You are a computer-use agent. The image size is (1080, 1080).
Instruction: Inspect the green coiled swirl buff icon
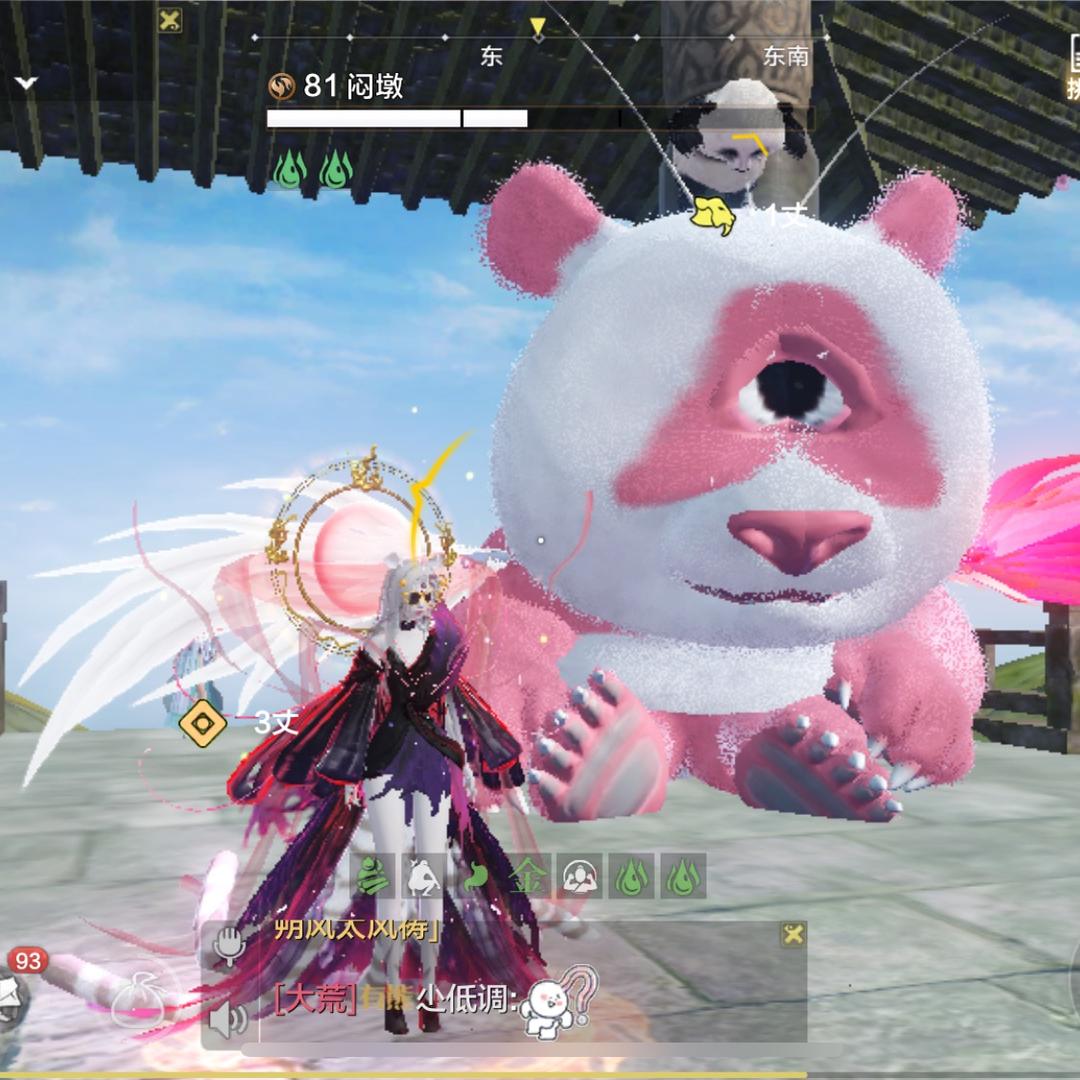[371, 877]
